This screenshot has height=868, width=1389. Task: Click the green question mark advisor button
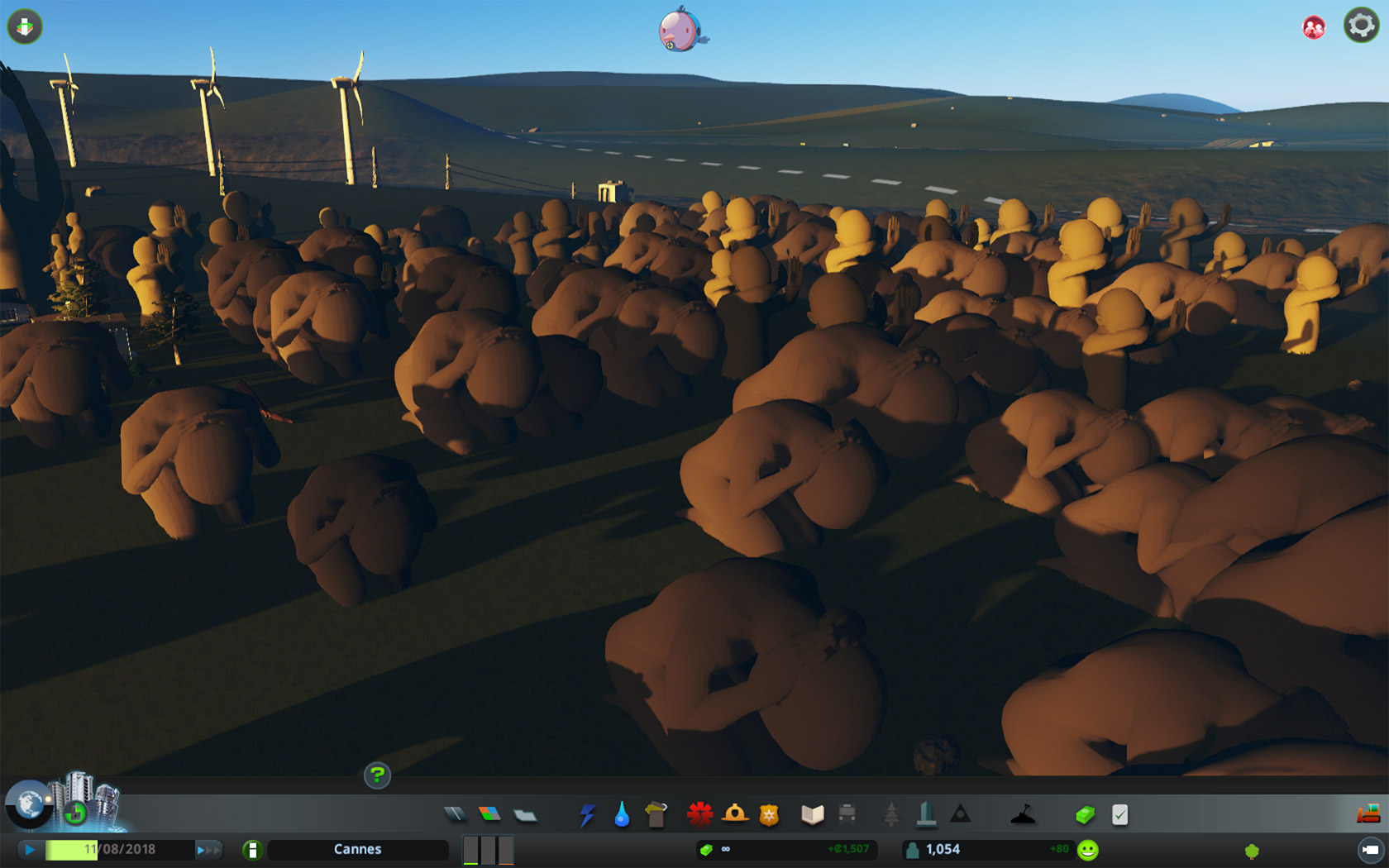point(377,775)
